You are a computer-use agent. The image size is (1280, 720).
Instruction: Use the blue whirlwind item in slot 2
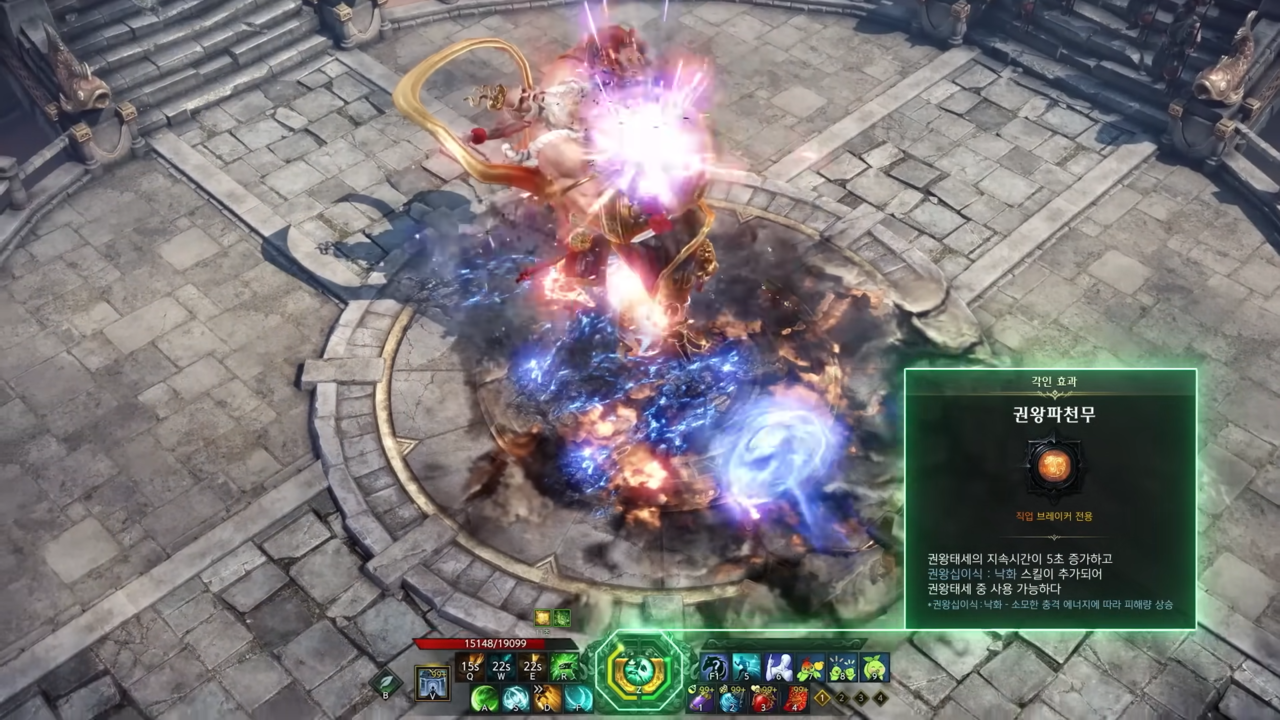[733, 698]
